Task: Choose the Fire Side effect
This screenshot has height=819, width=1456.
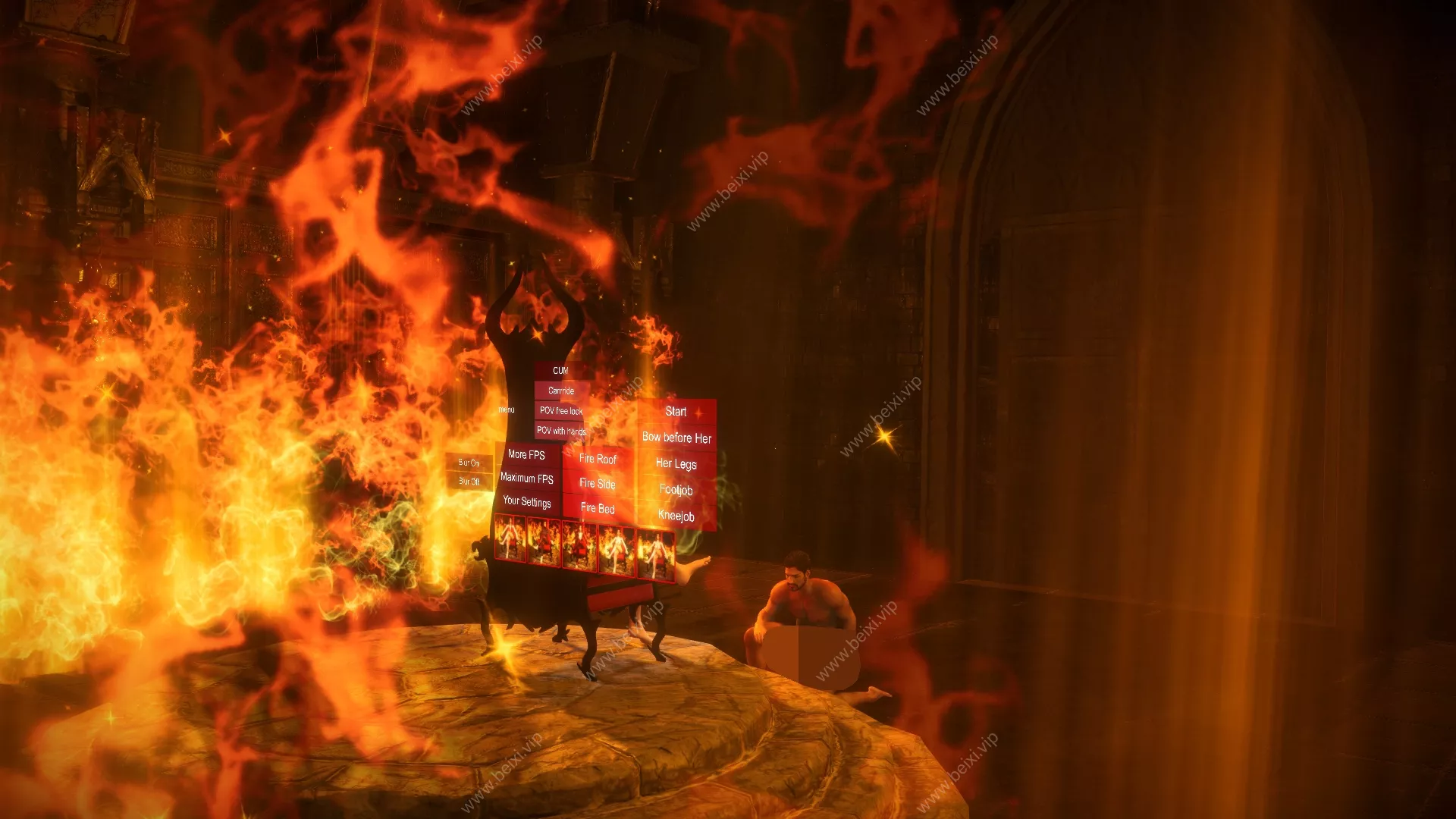Action: pos(598,483)
